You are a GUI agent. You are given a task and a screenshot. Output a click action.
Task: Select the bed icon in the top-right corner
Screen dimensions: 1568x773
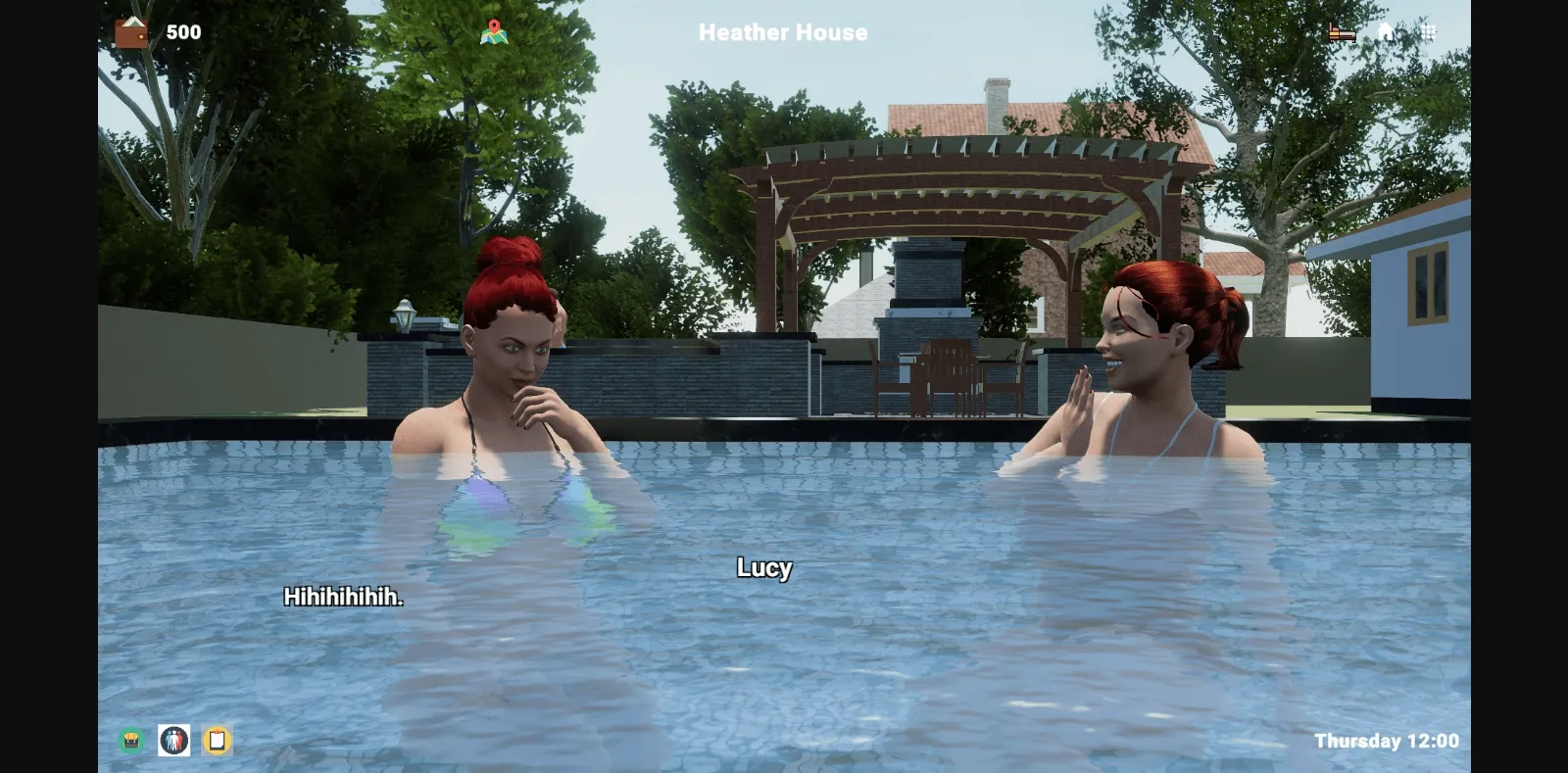point(1345,32)
